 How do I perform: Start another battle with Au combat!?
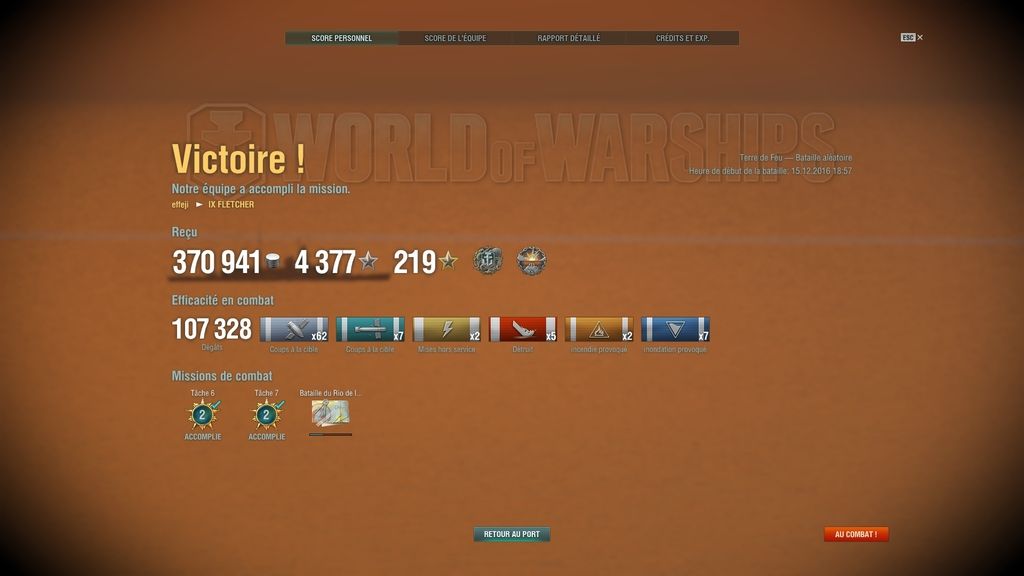[x=855, y=534]
